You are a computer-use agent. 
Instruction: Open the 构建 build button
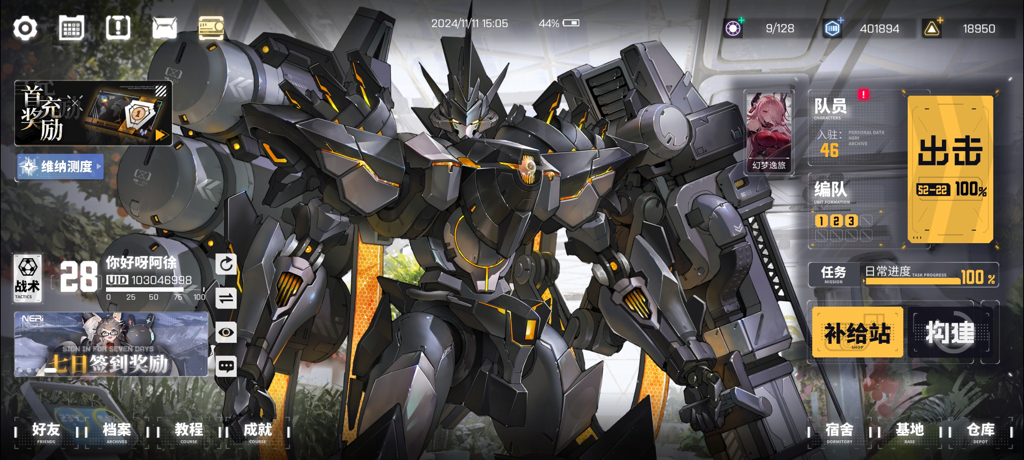click(x=950, y=333)
